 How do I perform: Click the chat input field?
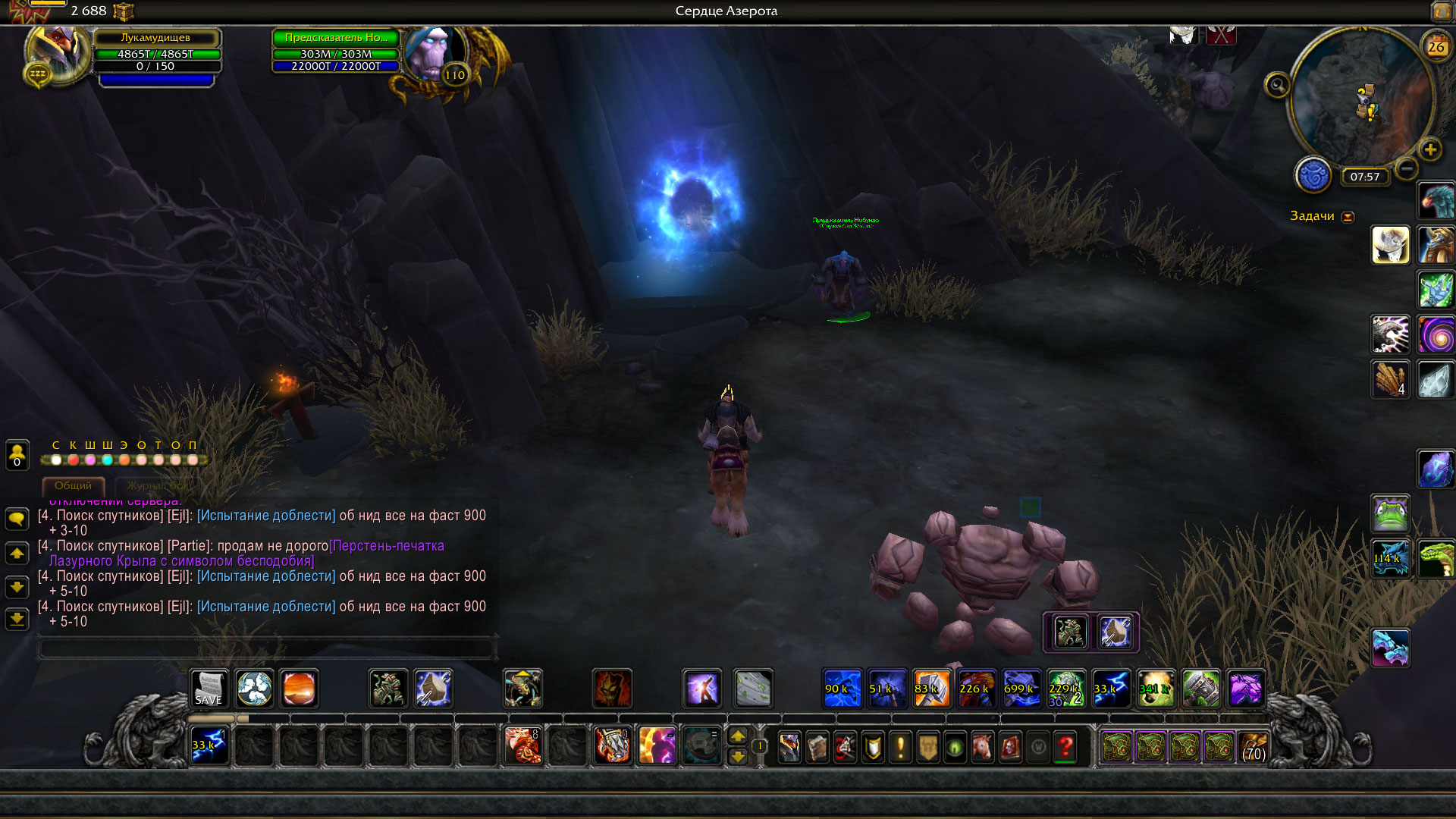tap(267, 648)
